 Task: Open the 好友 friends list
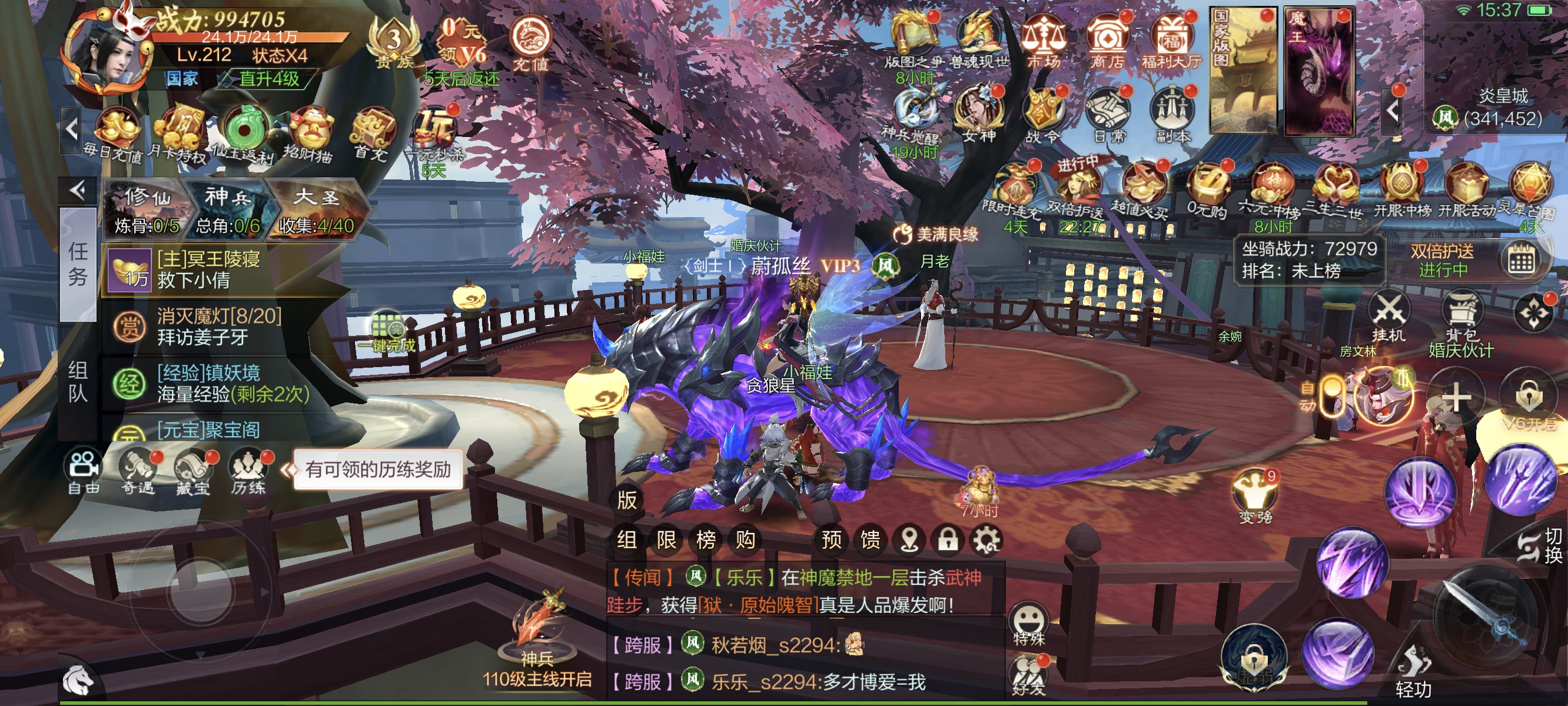[x=1028, y=675]
